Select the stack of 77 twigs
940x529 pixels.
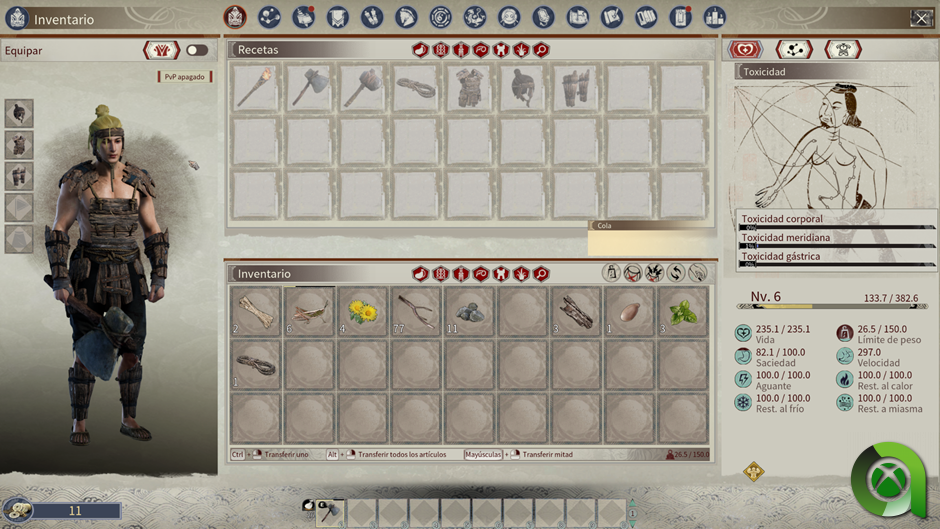pos(416,311)
